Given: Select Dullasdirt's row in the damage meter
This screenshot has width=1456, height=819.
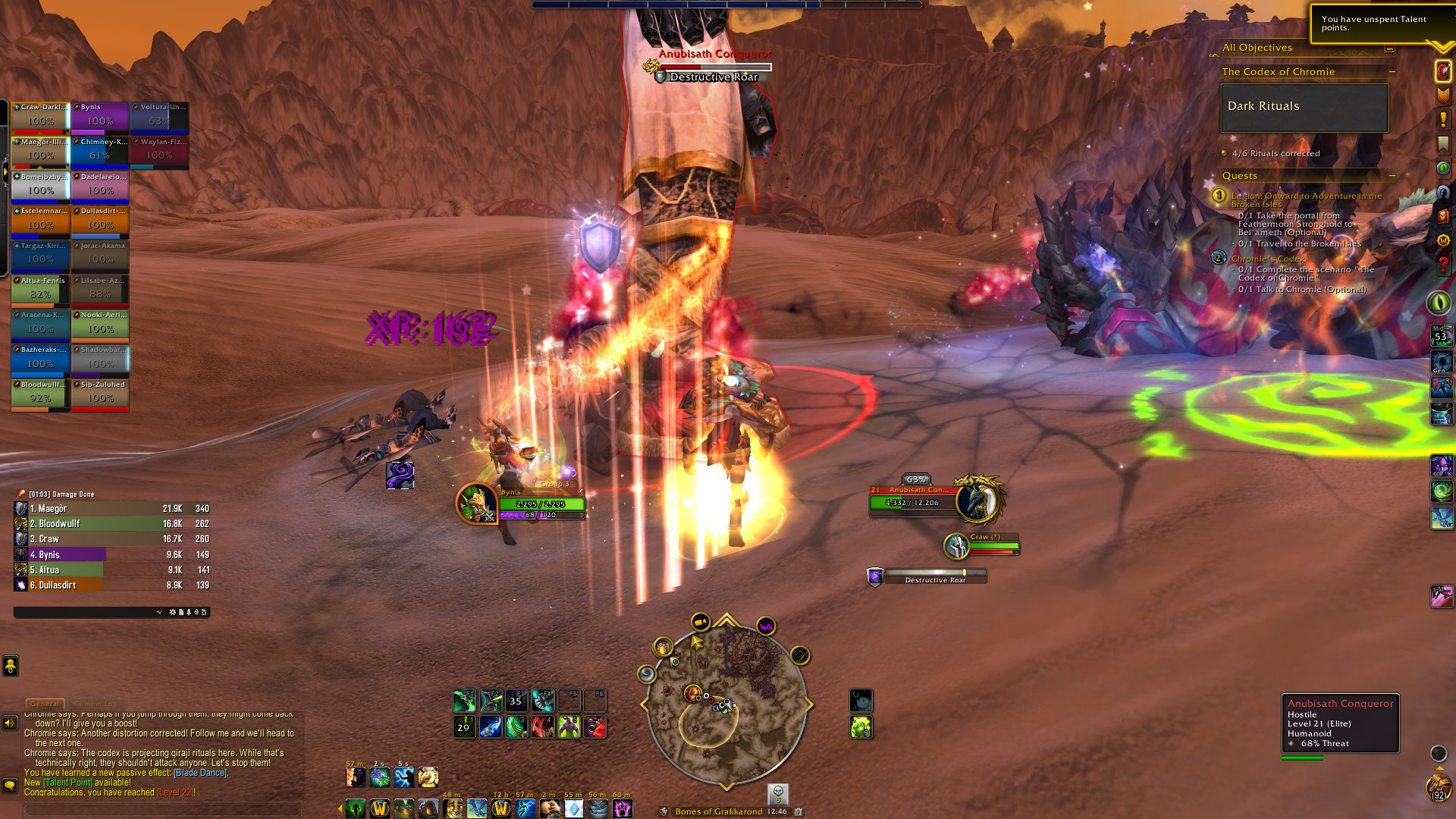Looking at the screenshot, I should 111,585.
